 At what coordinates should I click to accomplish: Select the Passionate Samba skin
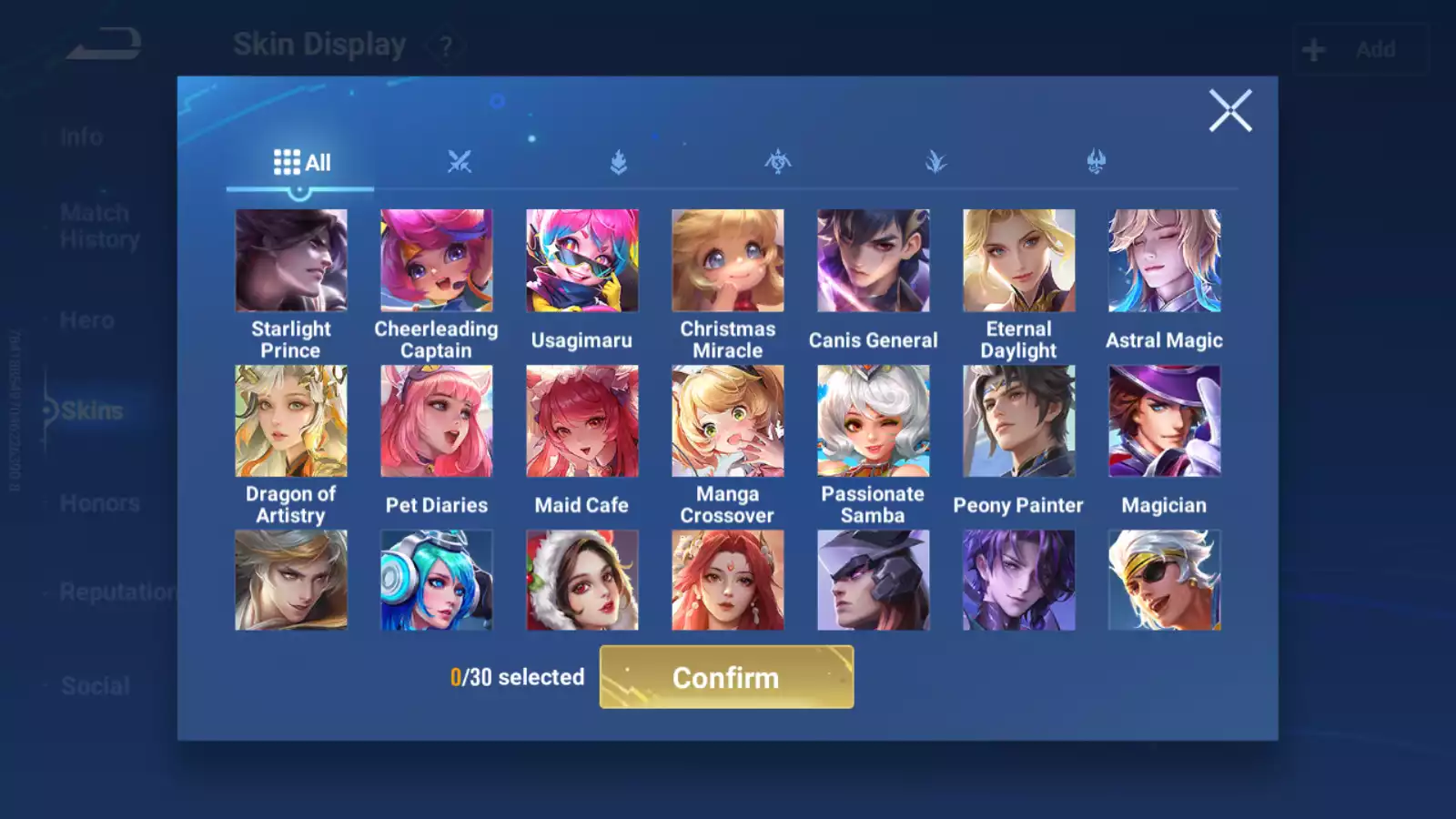[x=874, y=421]
